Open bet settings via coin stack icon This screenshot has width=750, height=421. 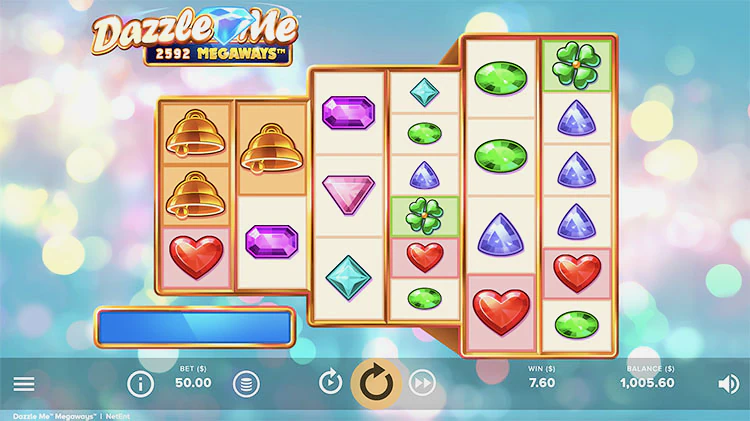[245, 383]
